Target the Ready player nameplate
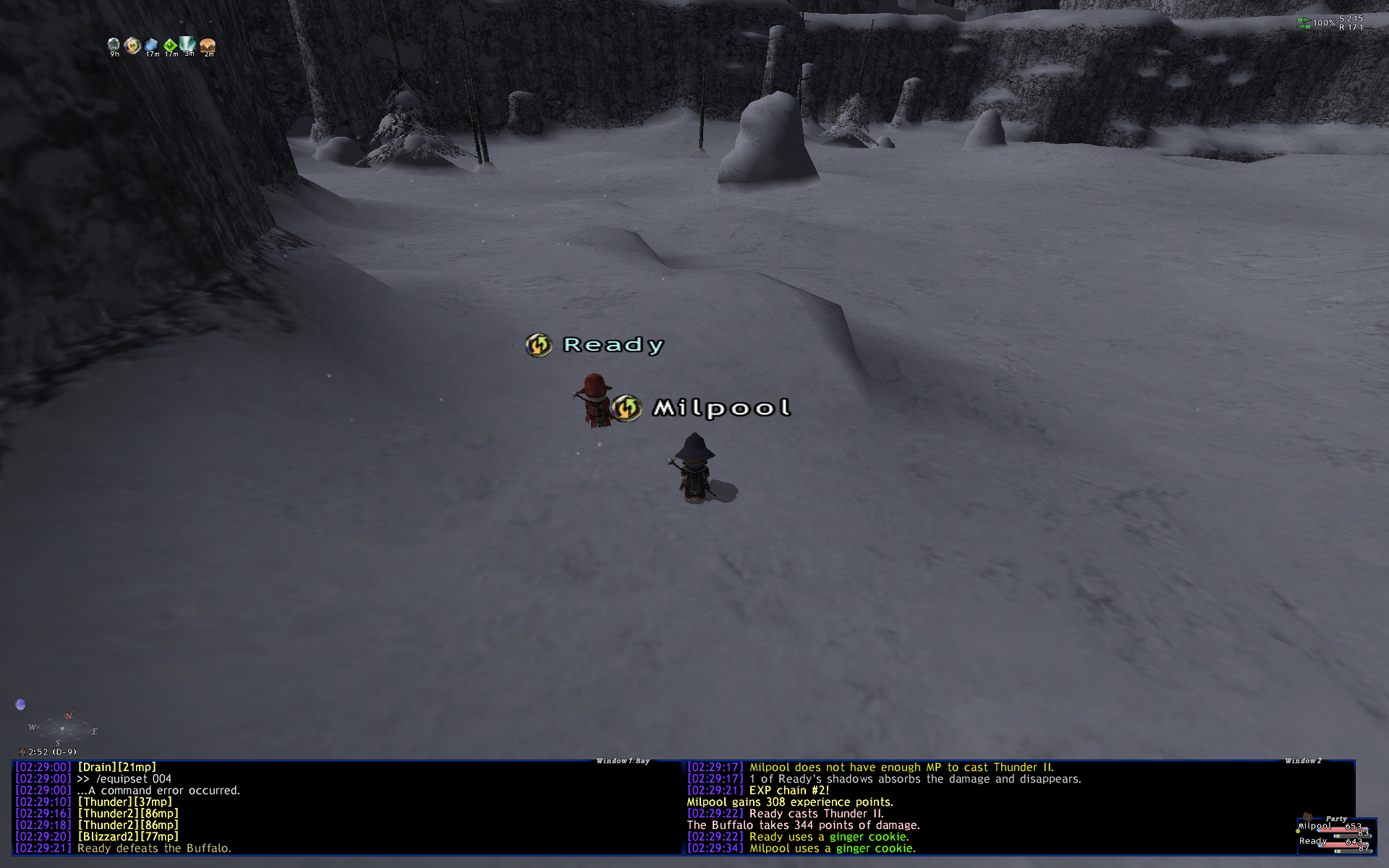Image resolution: width=1389 pixels, height=868 pixels. point(613,345)
